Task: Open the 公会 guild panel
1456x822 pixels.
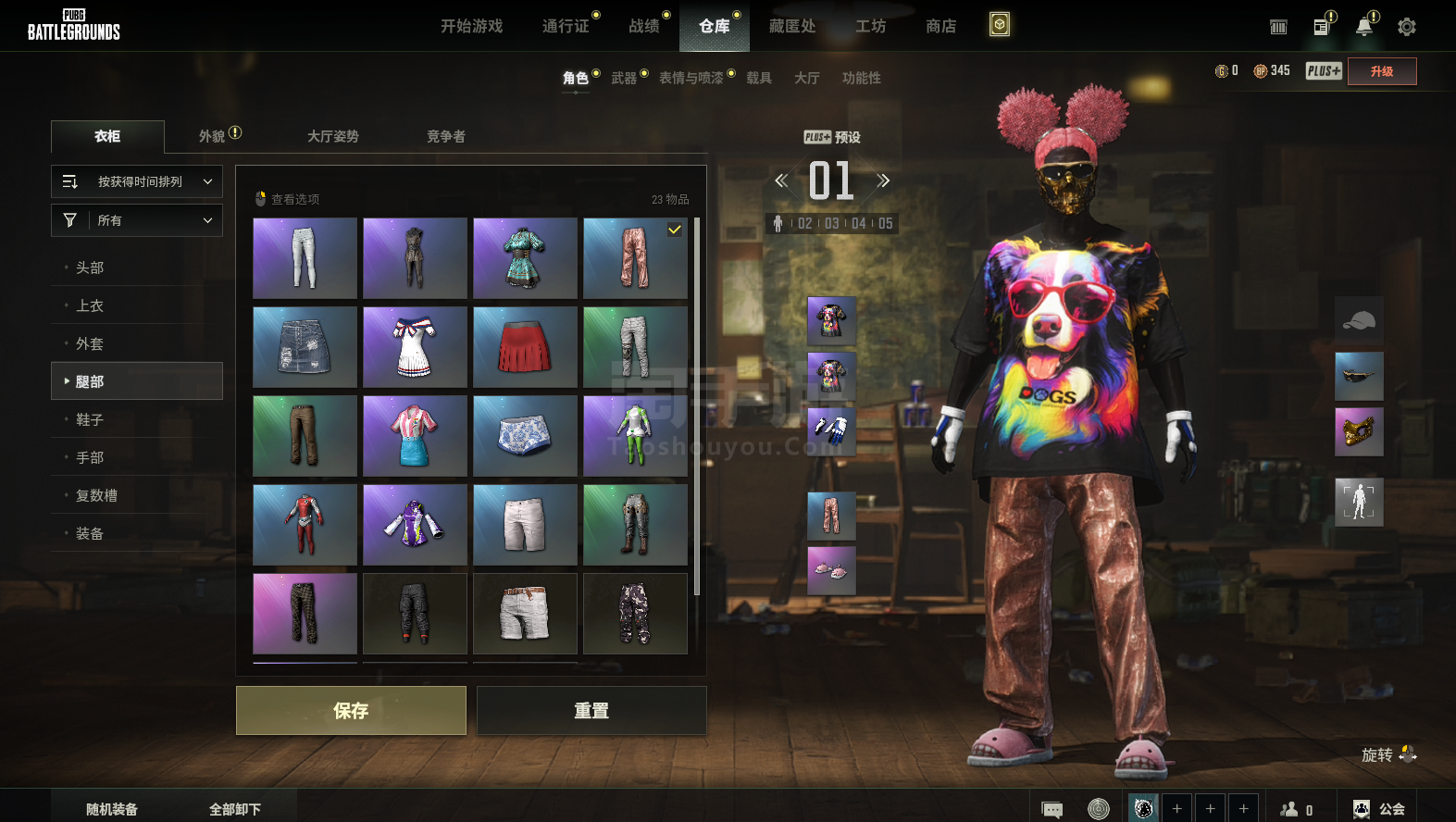Action: (x=1379, y=809)
